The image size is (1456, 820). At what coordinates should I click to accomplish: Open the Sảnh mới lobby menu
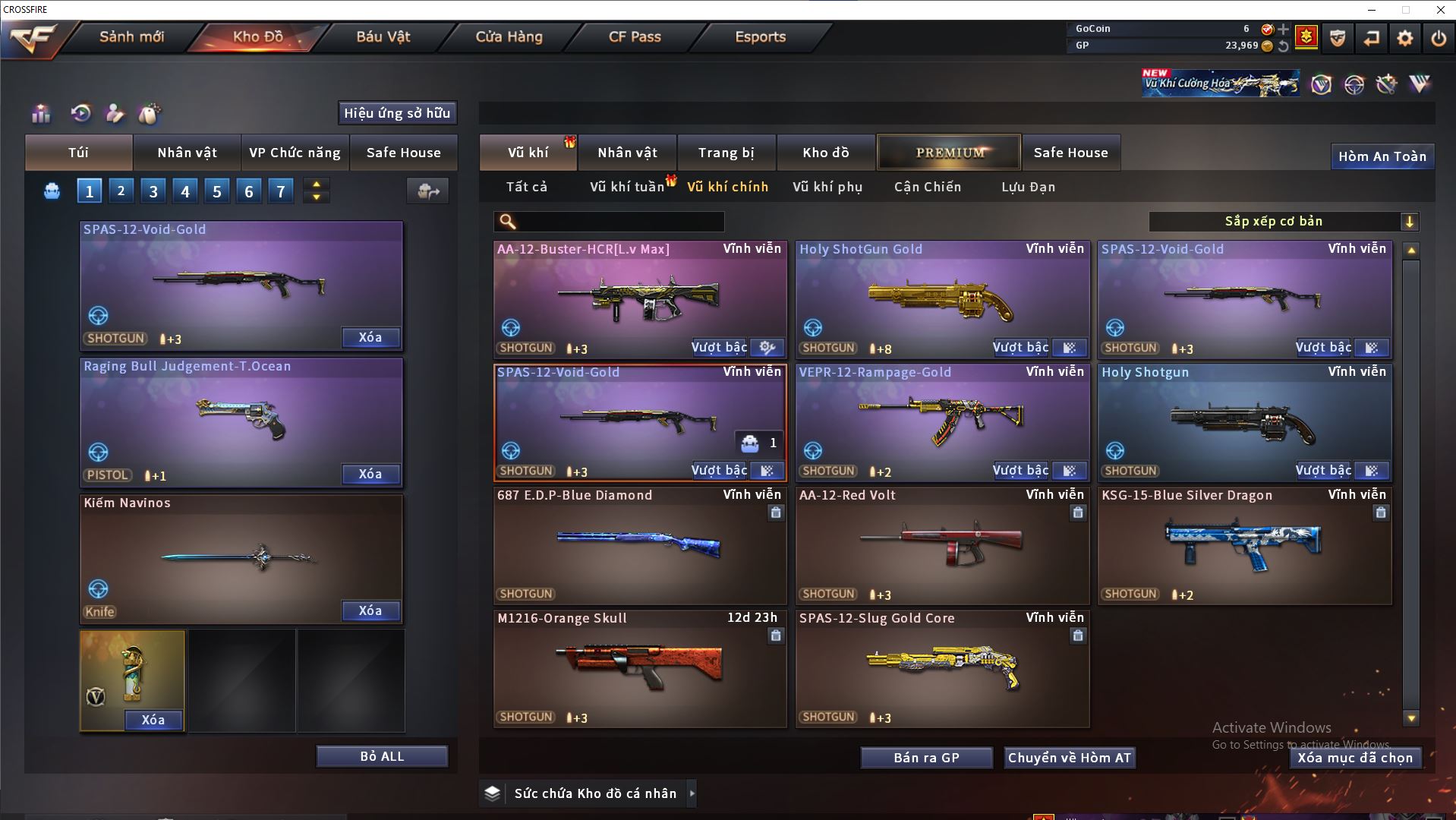(131, 36)
